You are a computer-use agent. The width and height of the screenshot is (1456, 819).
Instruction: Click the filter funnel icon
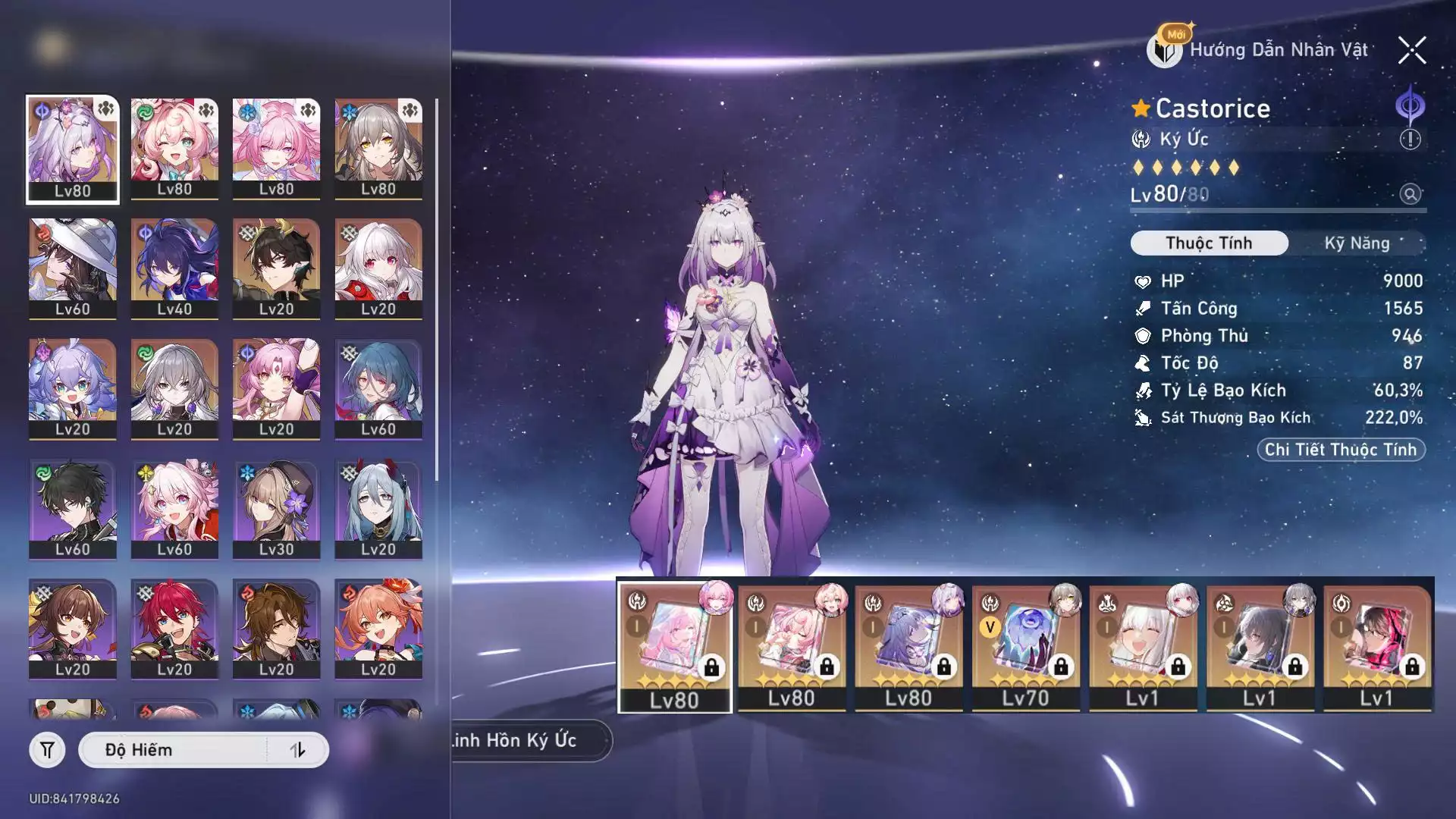(x=47, y=750)
